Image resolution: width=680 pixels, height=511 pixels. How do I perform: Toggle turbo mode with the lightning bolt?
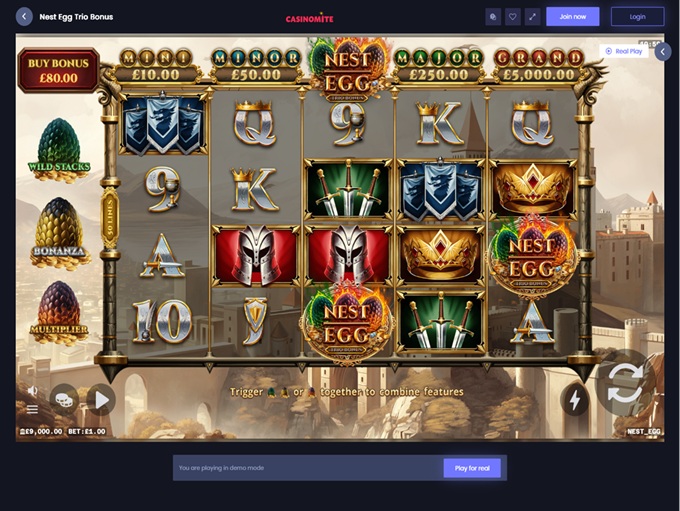(575, 399)
